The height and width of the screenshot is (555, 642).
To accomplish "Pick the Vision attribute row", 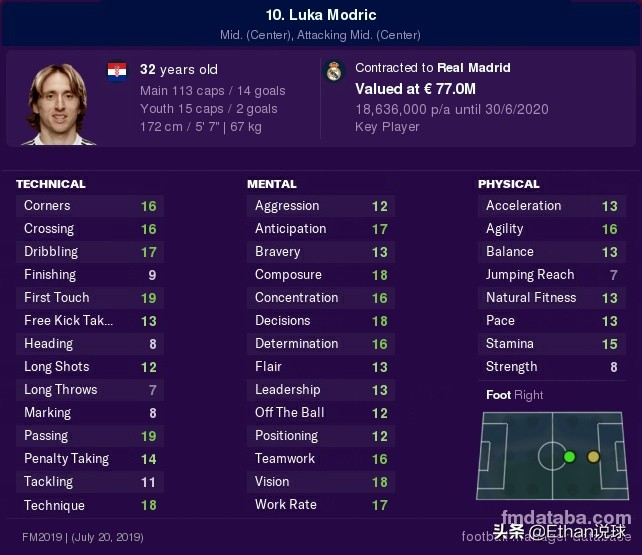I will click(x=320, y=482).
